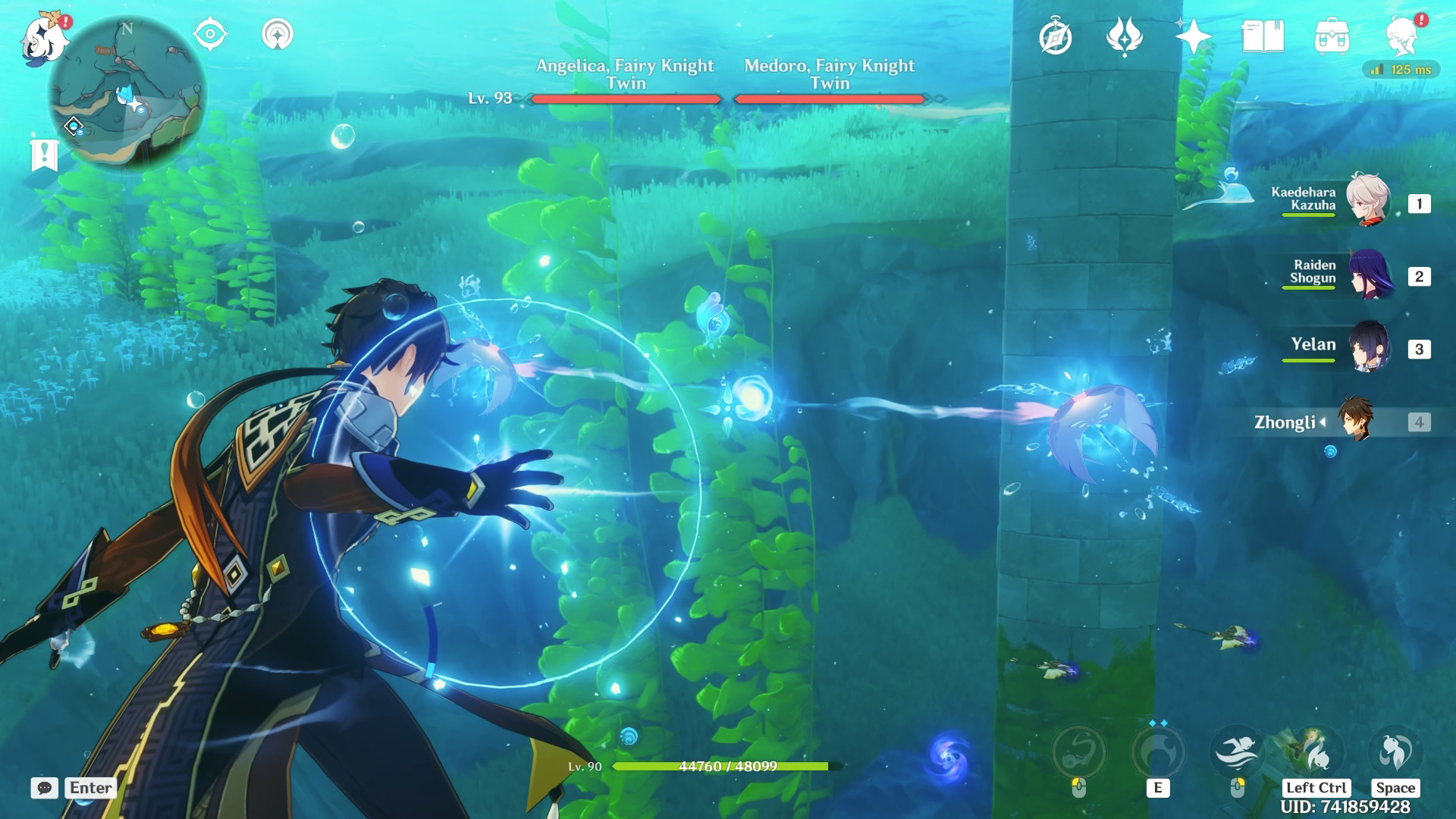Open the Wish star icon
1456x819 pixels.
pyautogui.click(x=1193, y=36)
